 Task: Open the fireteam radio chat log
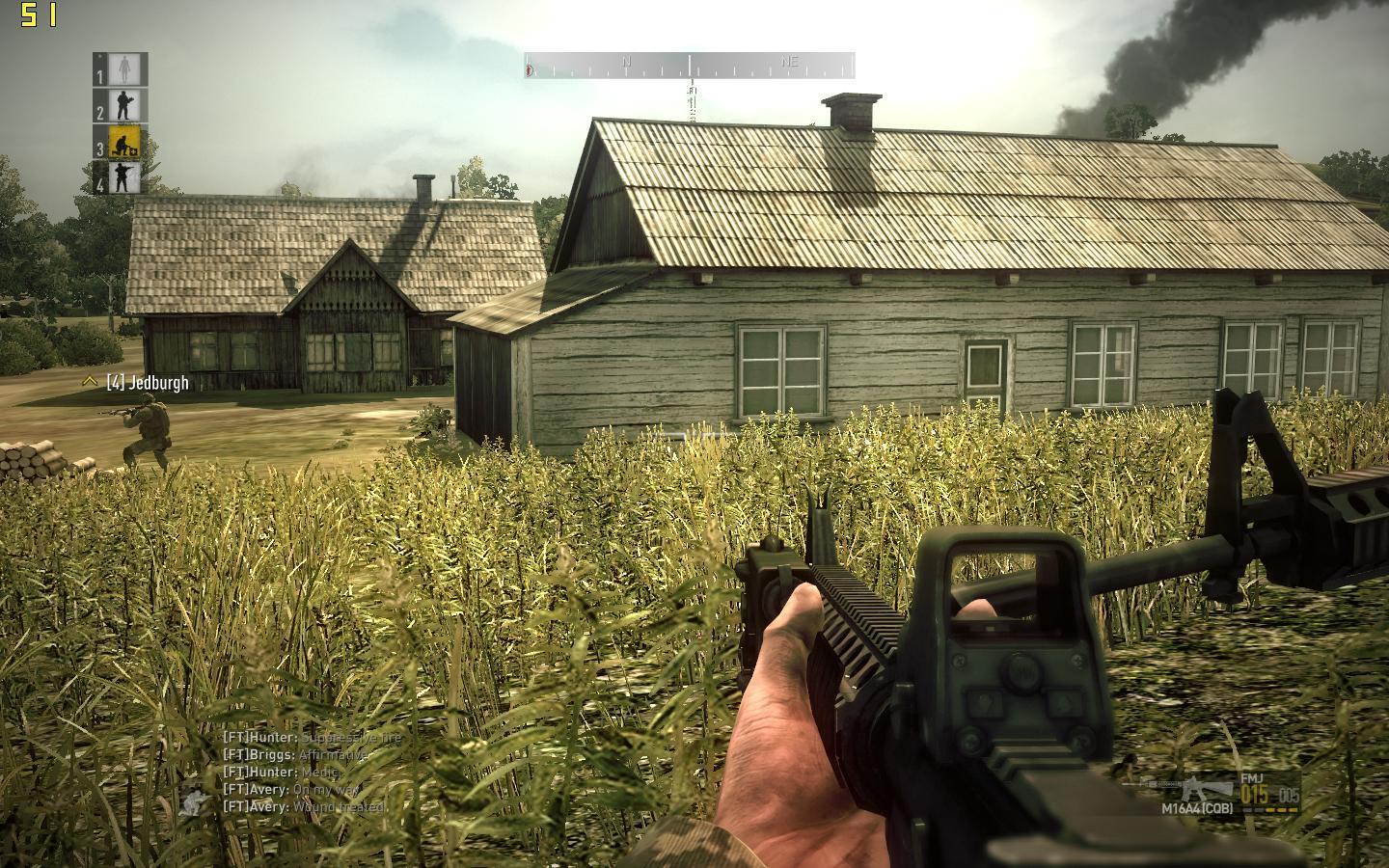tap(309, 772)
